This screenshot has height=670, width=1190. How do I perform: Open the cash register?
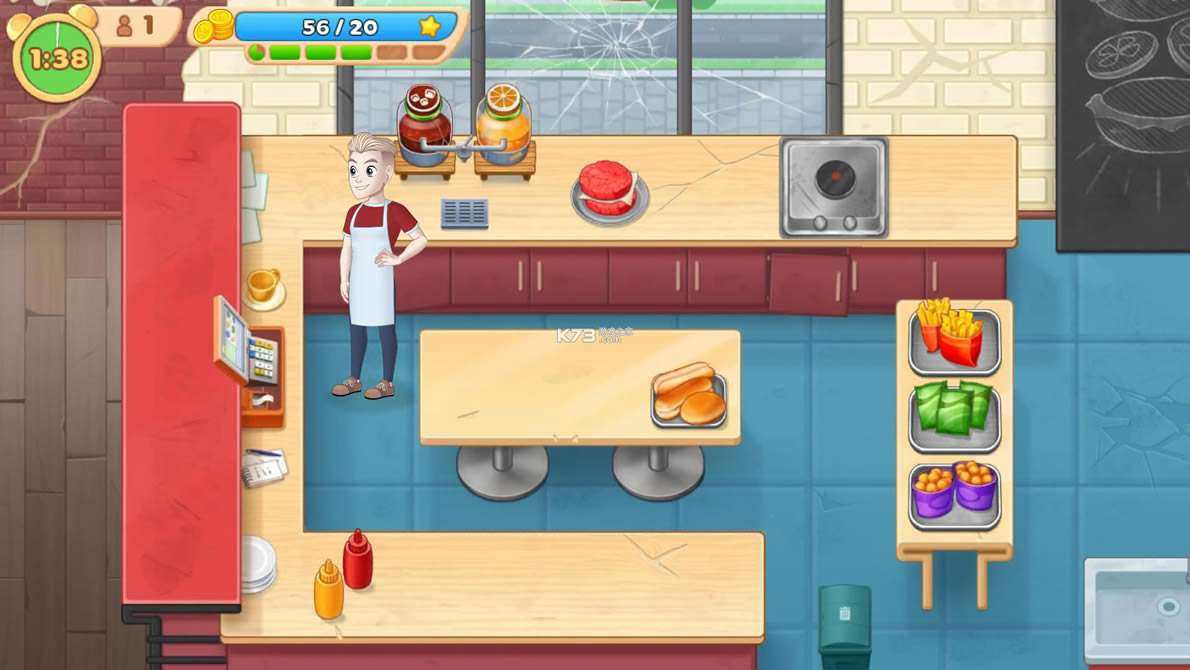tap(250, 355)
